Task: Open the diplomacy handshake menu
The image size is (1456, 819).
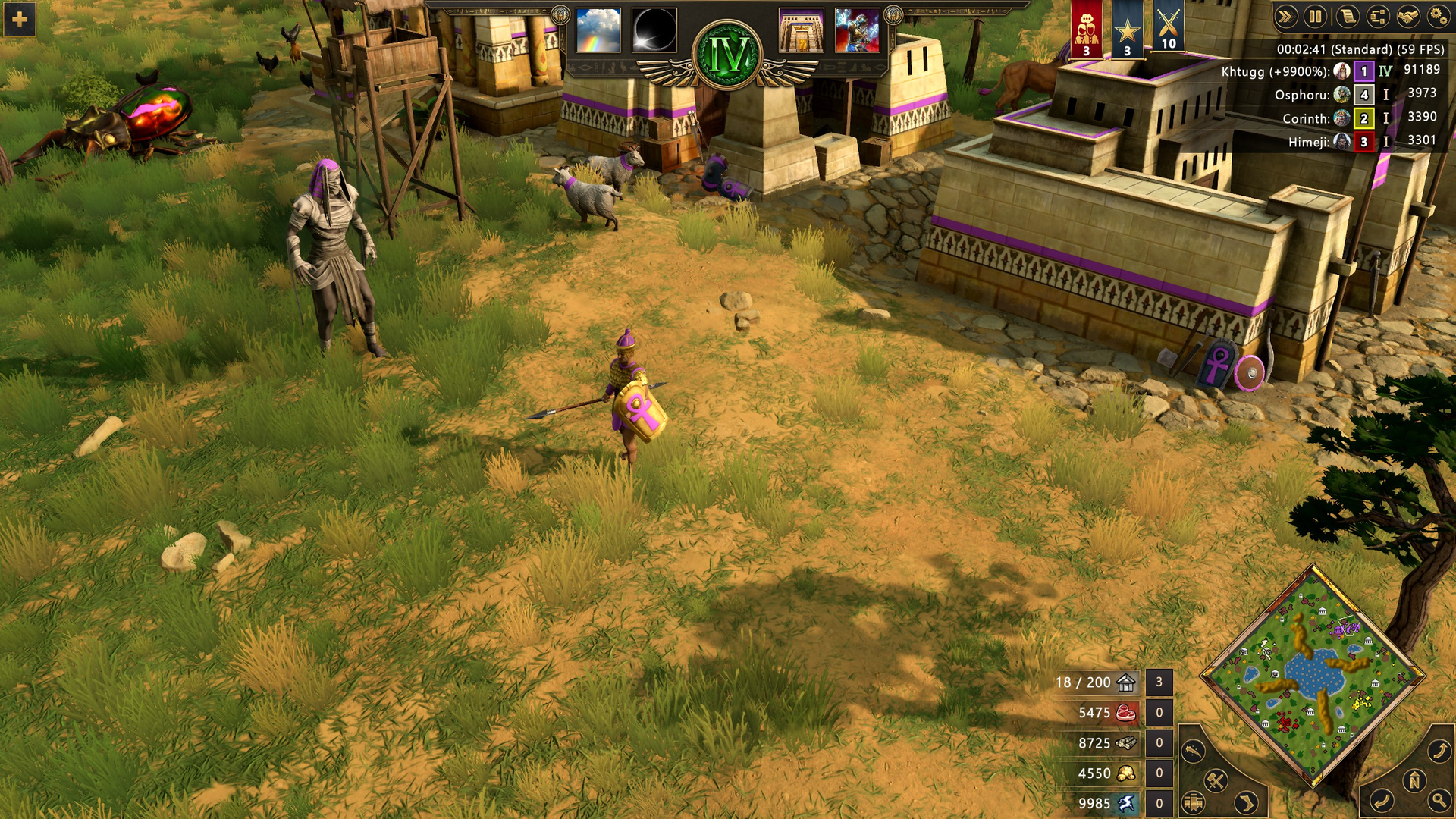Action: (1408, 16)
